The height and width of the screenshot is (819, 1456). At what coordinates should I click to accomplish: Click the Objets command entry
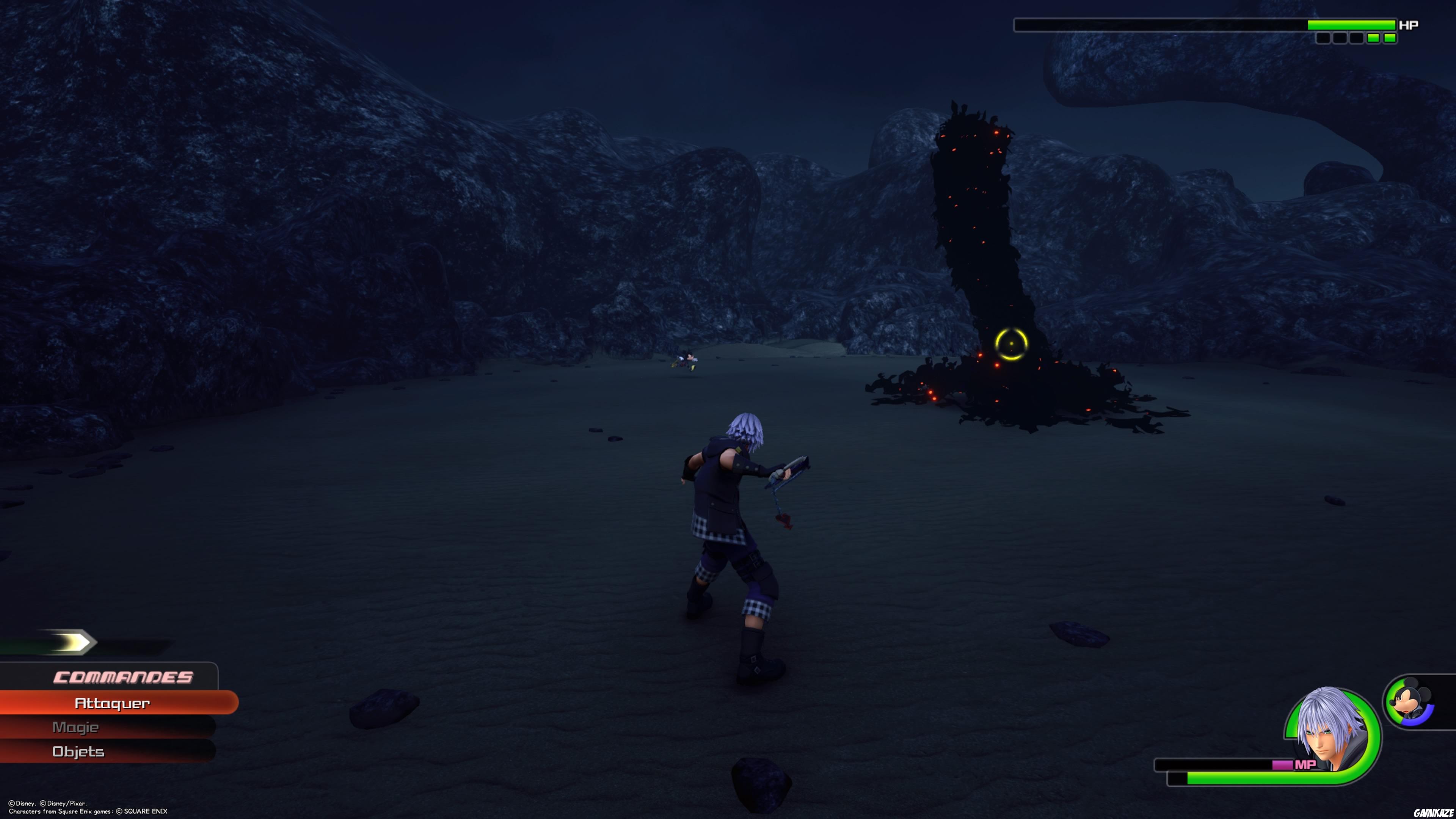tap(78, 752)
